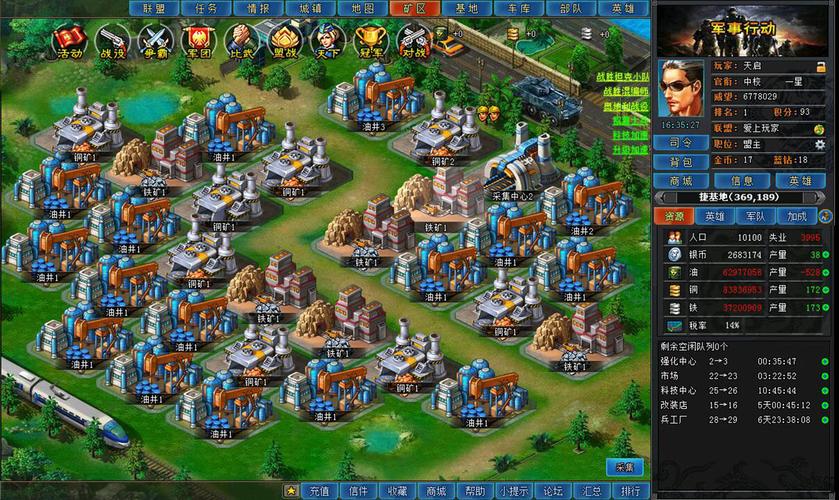839x500 pixels.
Task: Open the 任务 missions menu
Action: tap(206, 8)
